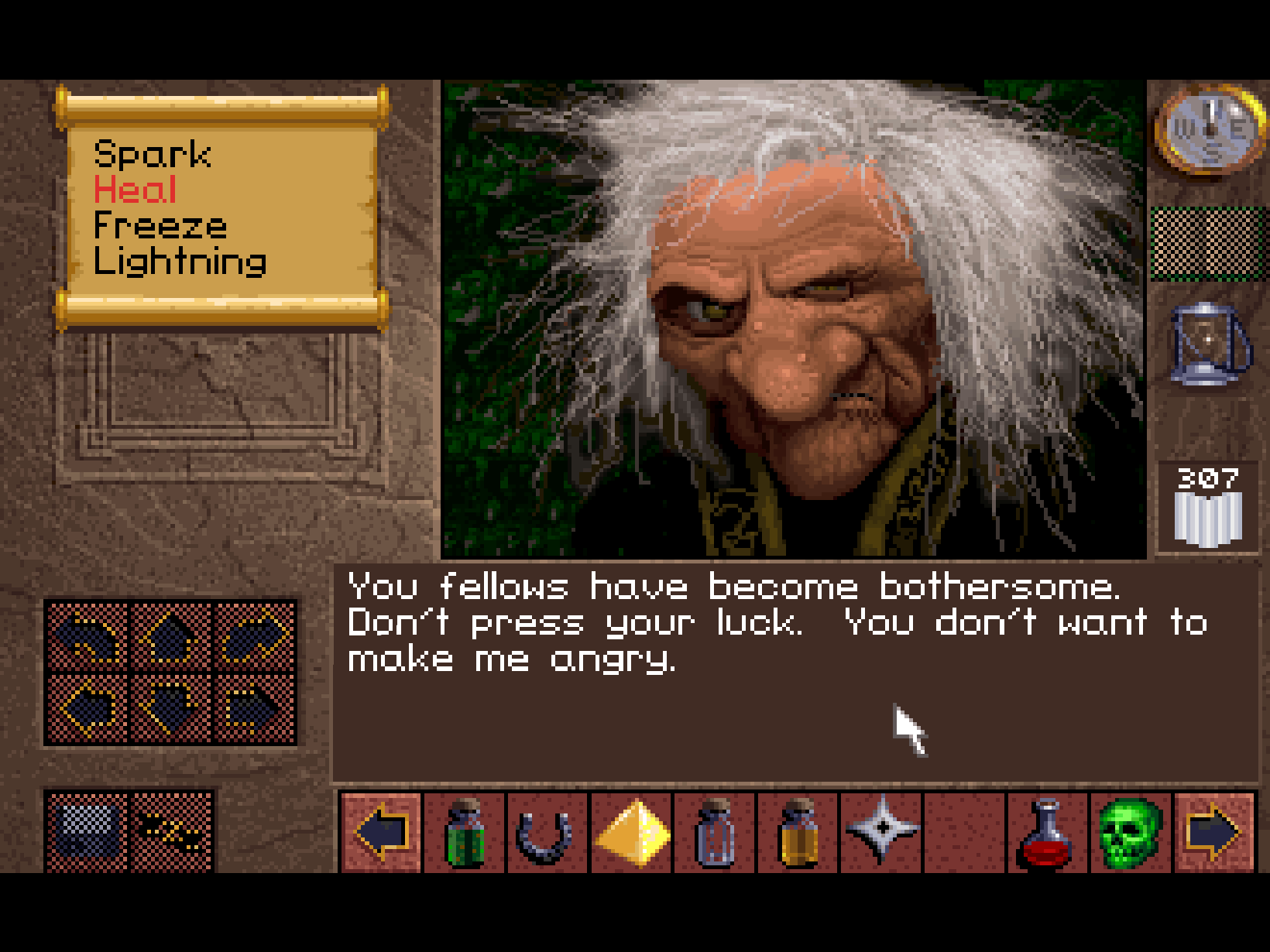The height and width of the screenshot is (952, 1270).
Task: Select the red flask potion
Action: 1047,833
